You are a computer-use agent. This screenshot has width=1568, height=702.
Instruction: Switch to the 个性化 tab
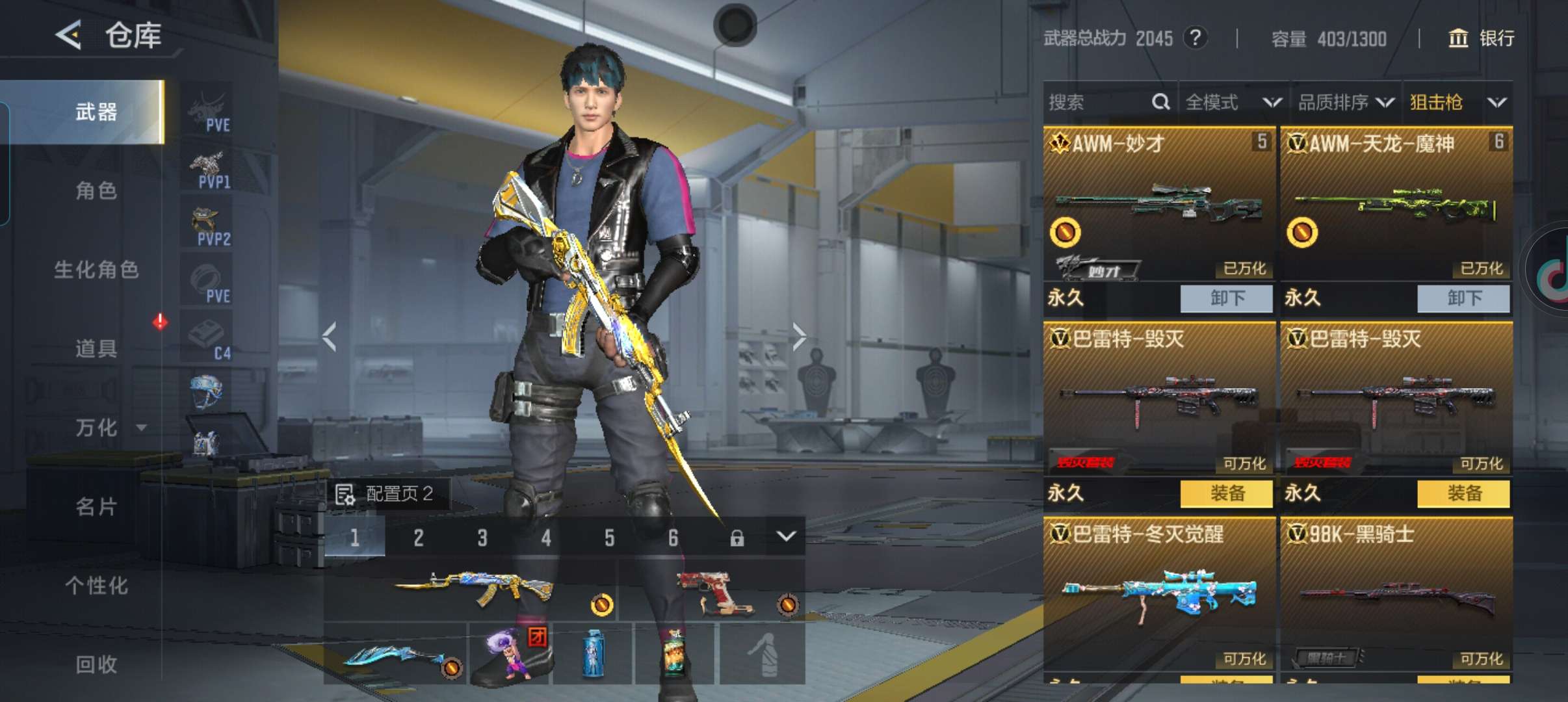tap(96, 586)
